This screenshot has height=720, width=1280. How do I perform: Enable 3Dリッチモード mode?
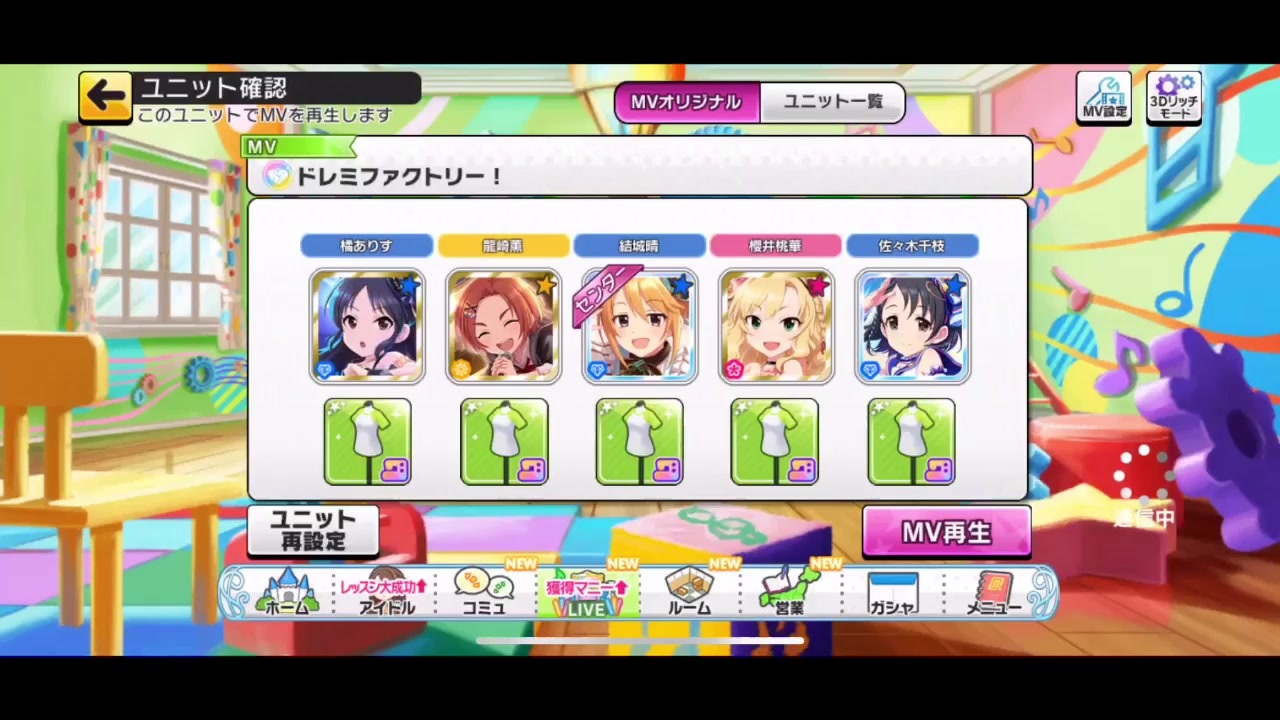click(1172, 97)
